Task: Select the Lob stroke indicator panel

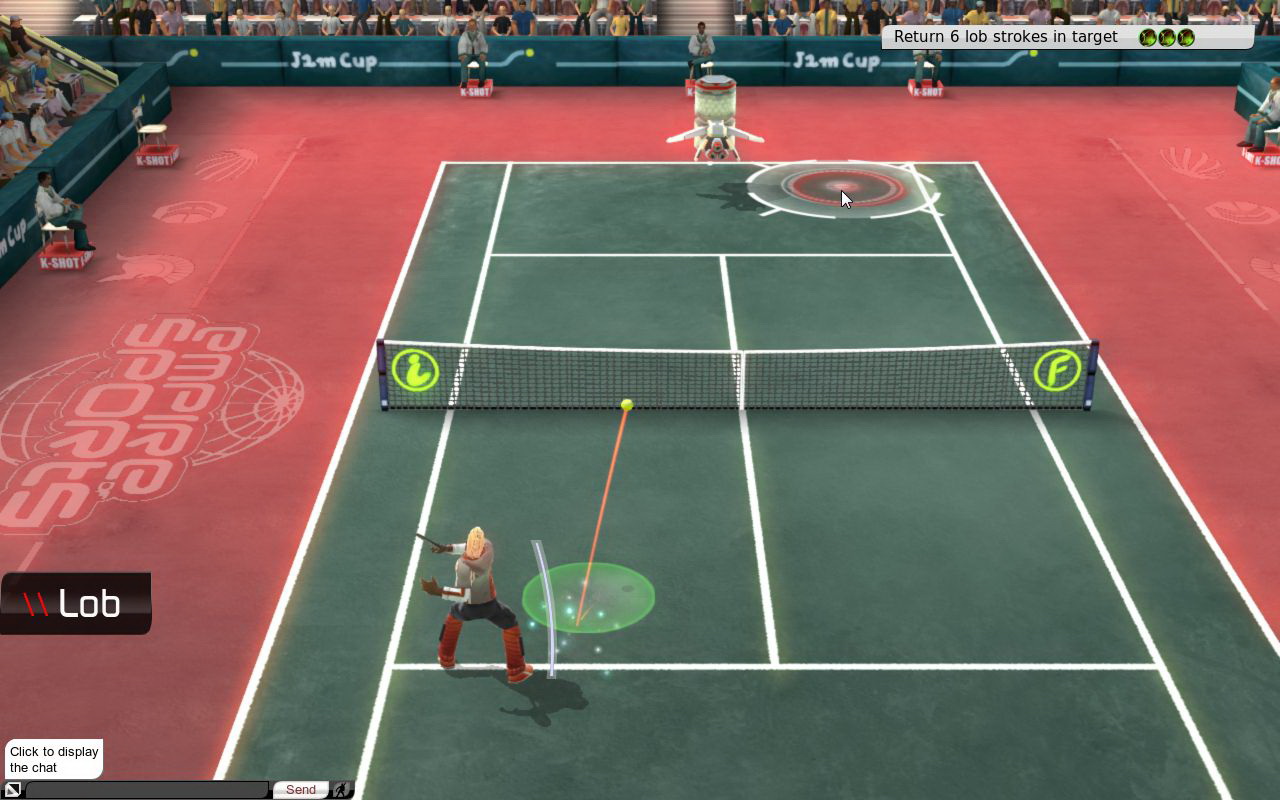Action: click(75, 603)
